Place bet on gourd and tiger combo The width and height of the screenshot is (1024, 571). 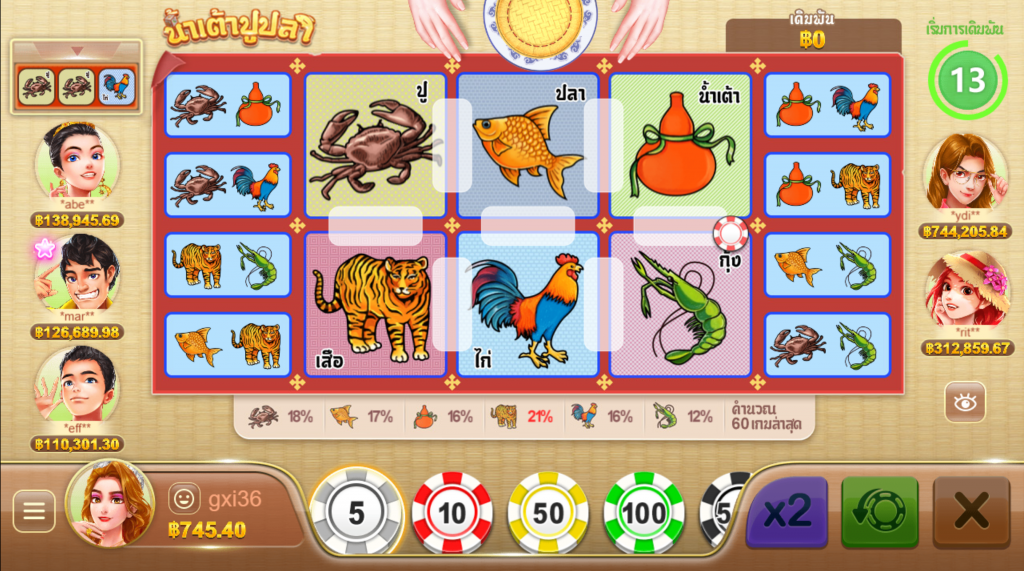pyautogui.click(x=827, y=185)
